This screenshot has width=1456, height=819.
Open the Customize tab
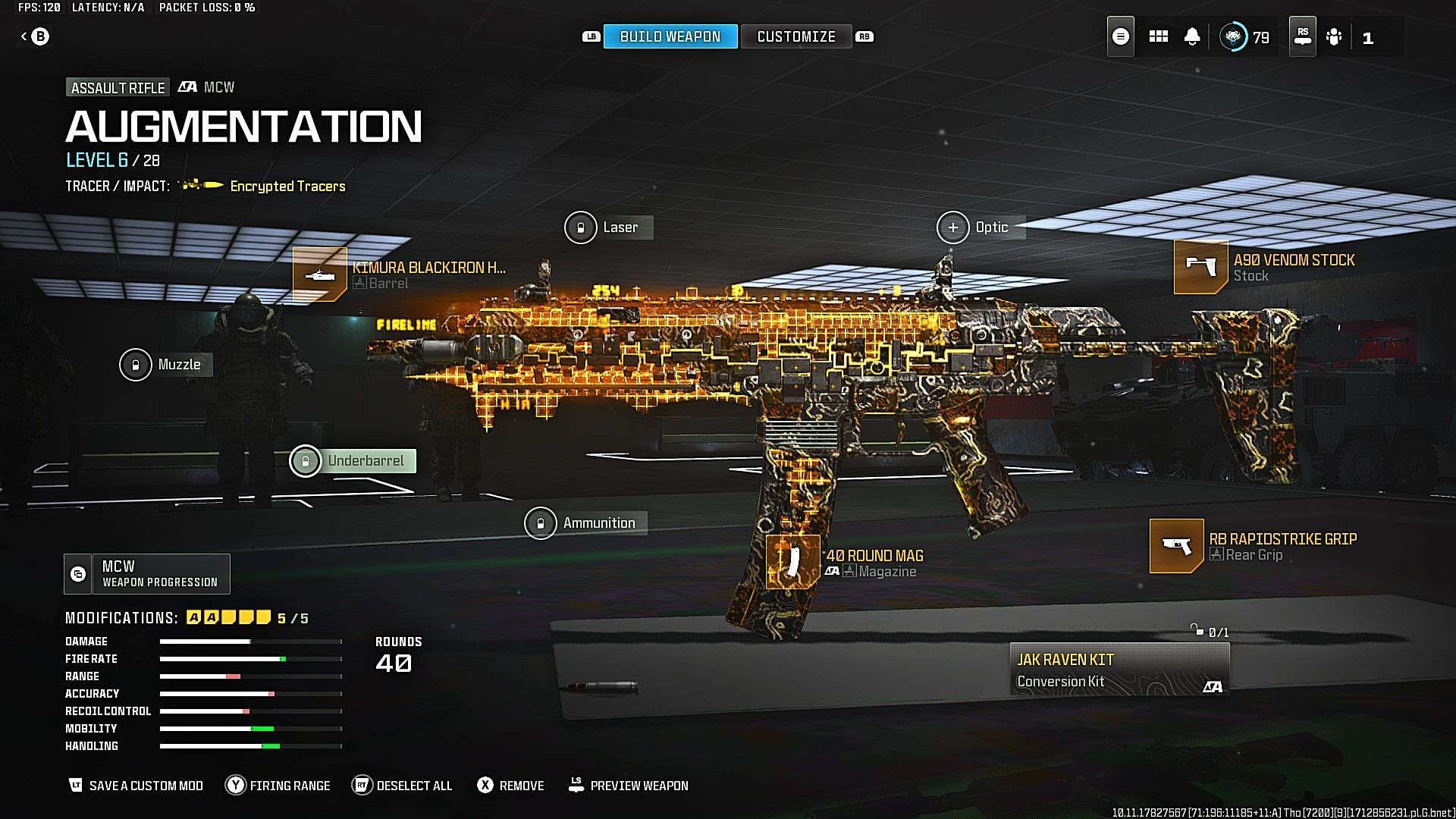[795, 36]
